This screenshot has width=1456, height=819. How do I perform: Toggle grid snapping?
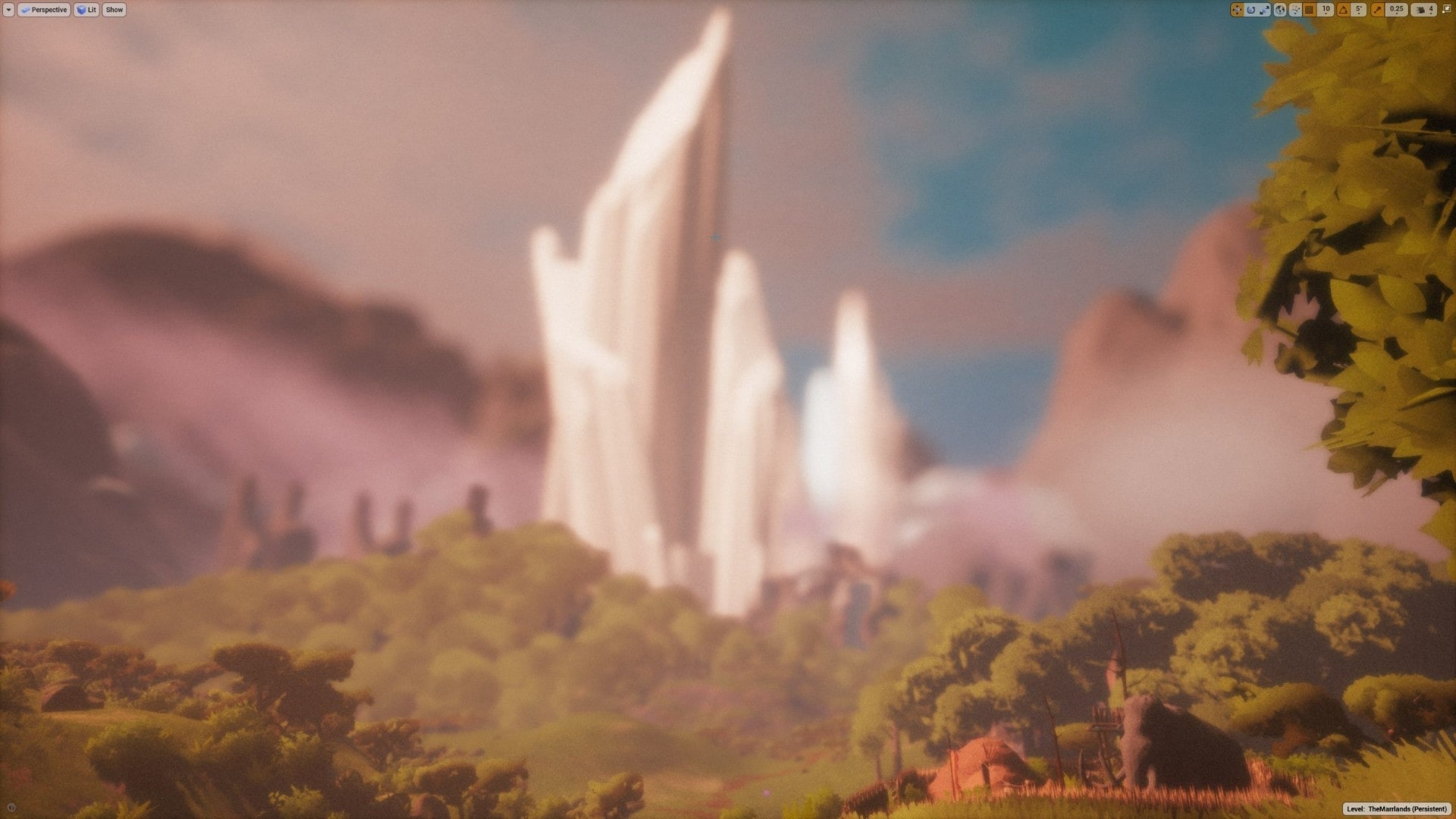coord(1310,10)
